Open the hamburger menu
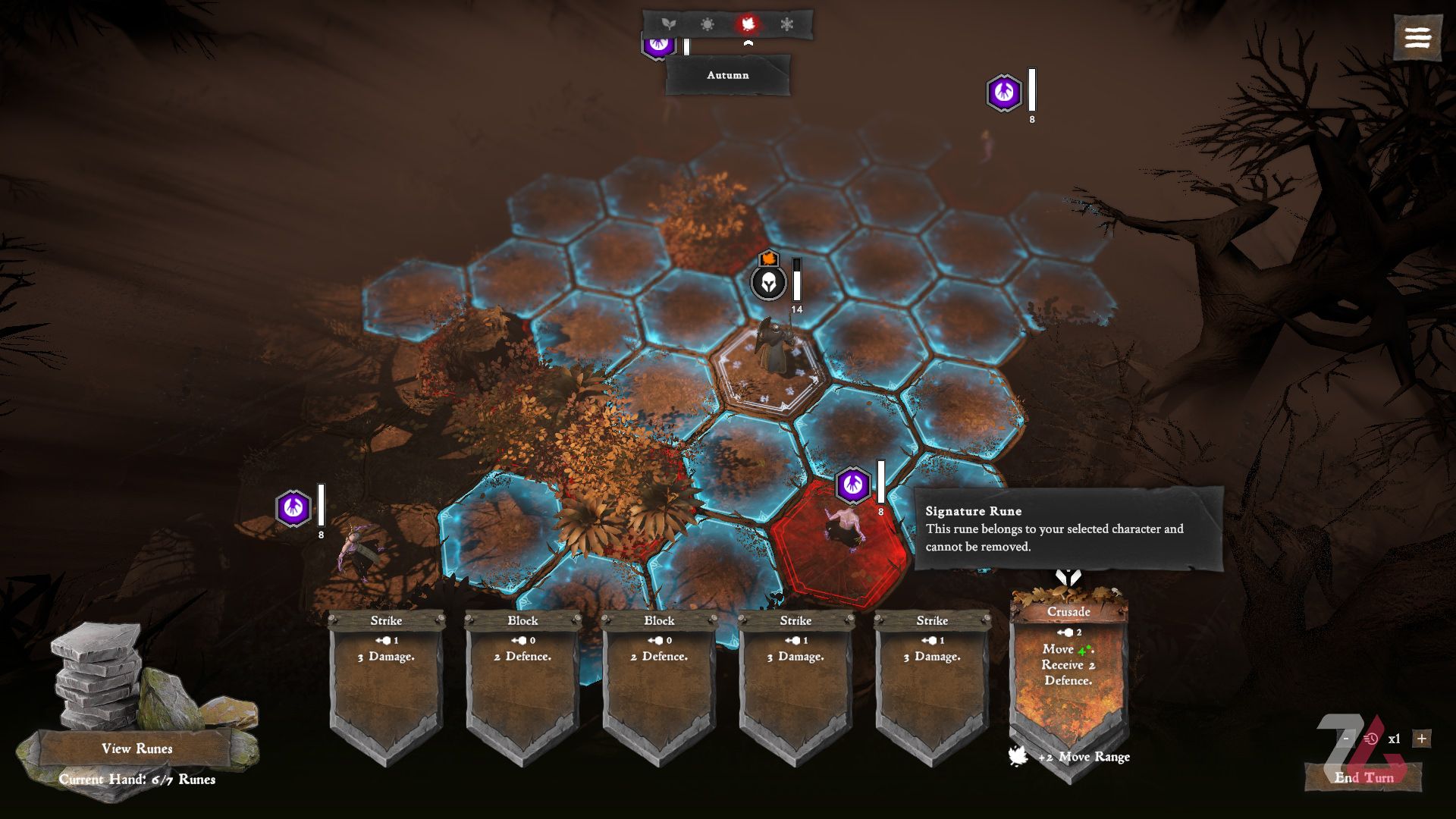The image size is (1456, 819). (x=1417, y=37)
